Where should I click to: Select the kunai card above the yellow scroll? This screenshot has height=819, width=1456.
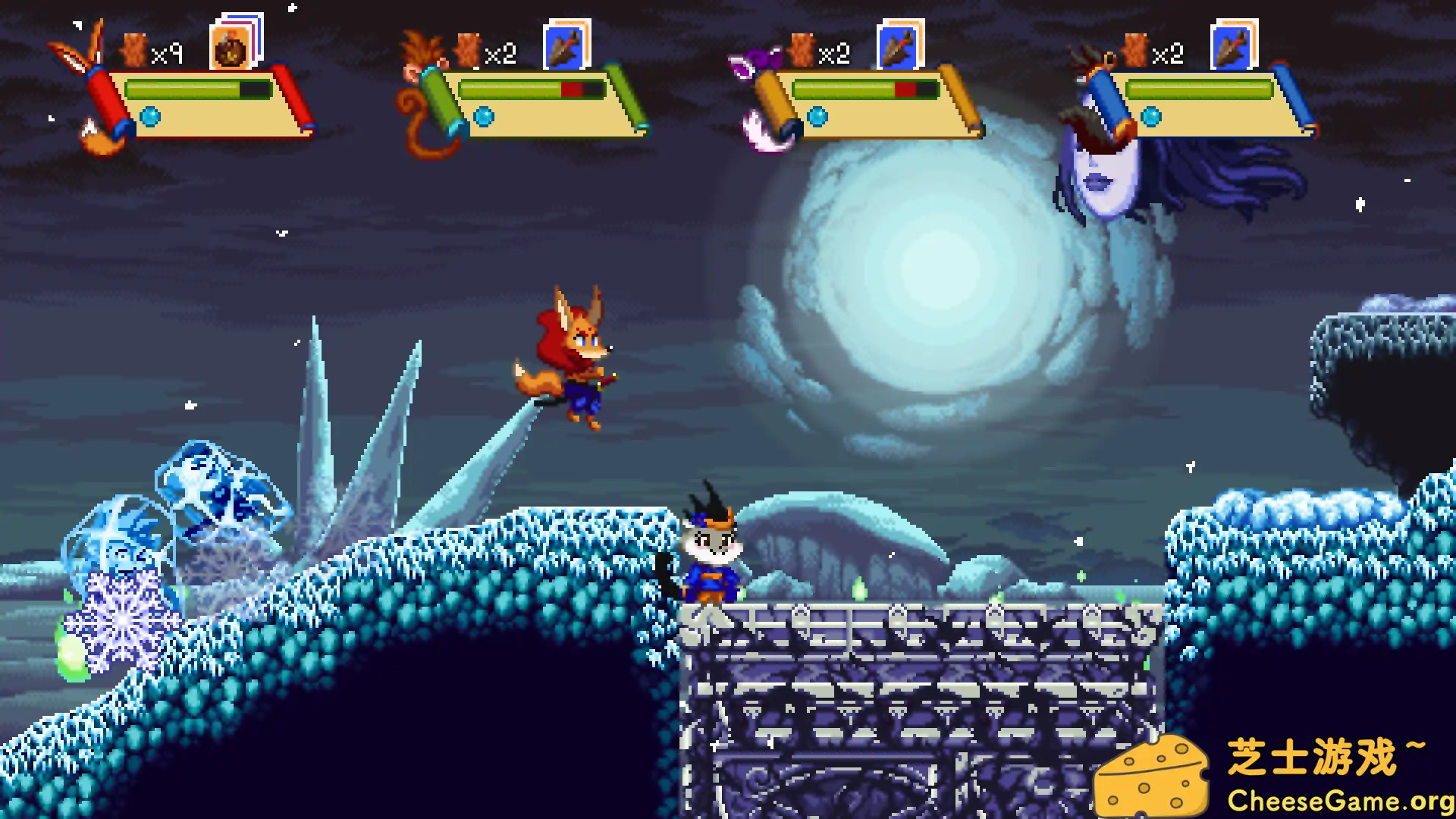coord(898,47)
